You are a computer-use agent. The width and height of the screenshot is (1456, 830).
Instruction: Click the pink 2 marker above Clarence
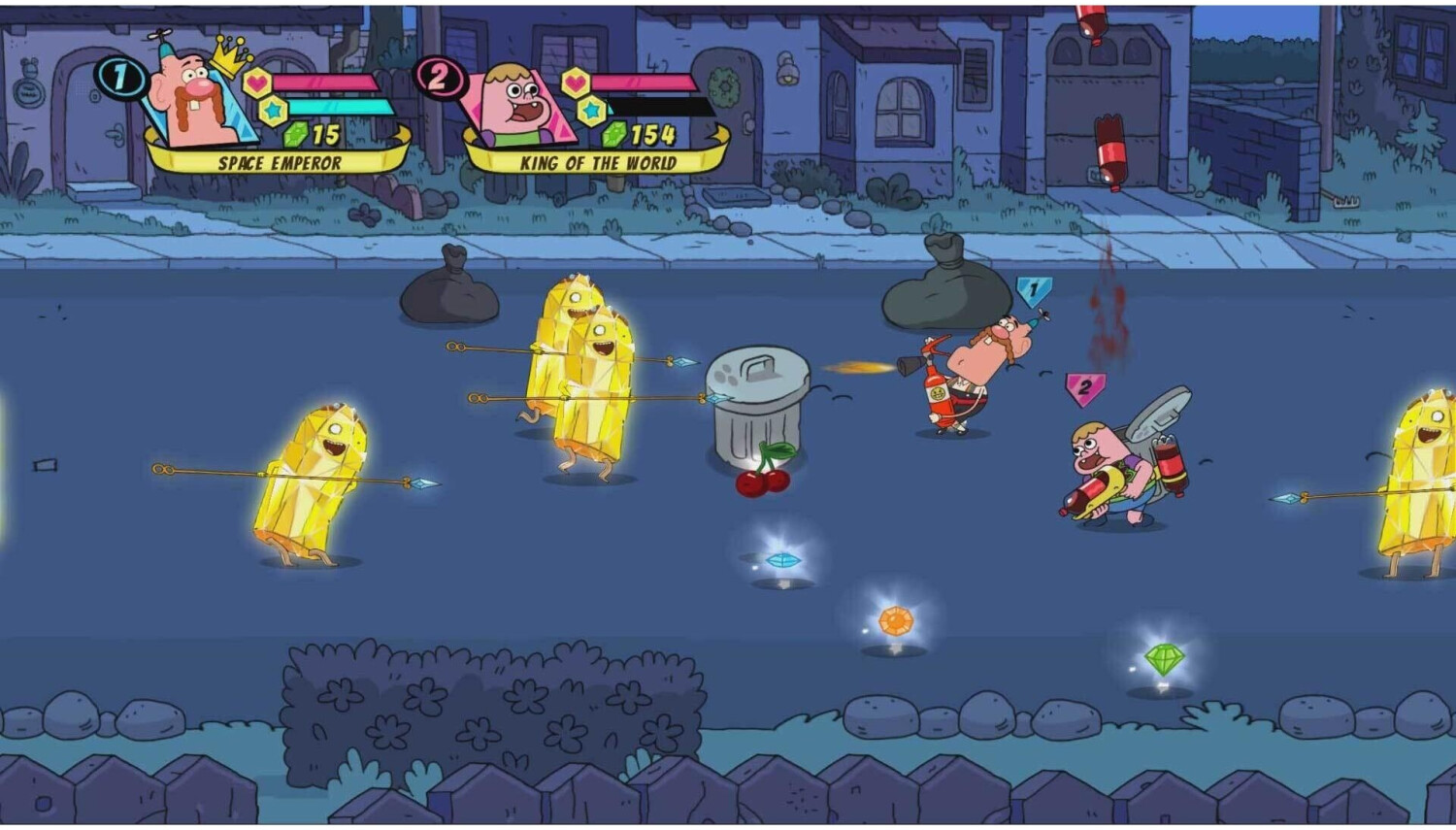click(1084, 387)
